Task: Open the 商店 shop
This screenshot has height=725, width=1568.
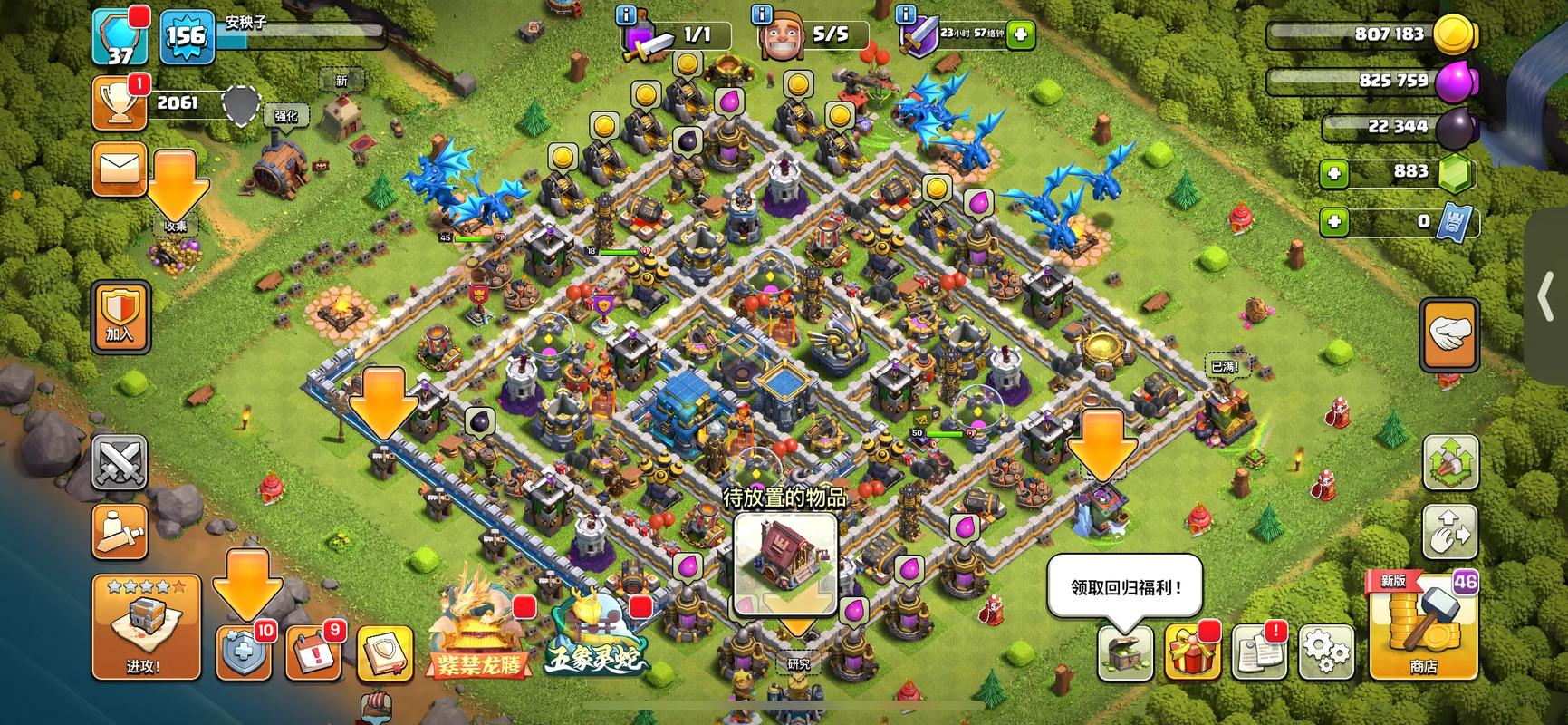Action: [x=1422, y=626]
